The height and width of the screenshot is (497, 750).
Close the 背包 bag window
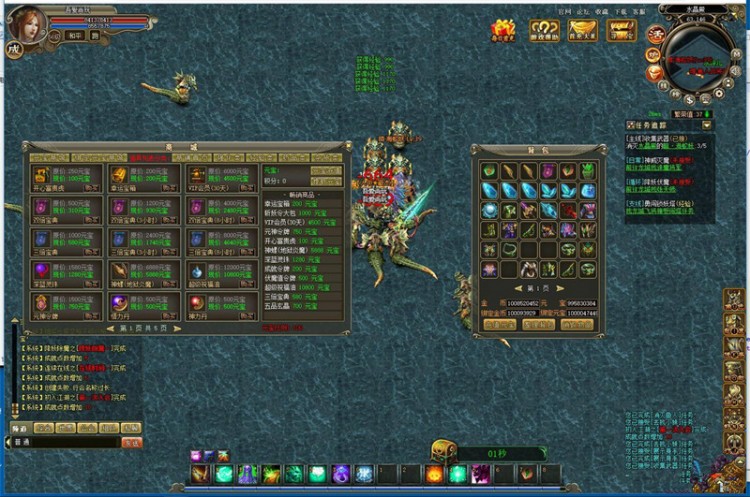(x=600, y=146)
